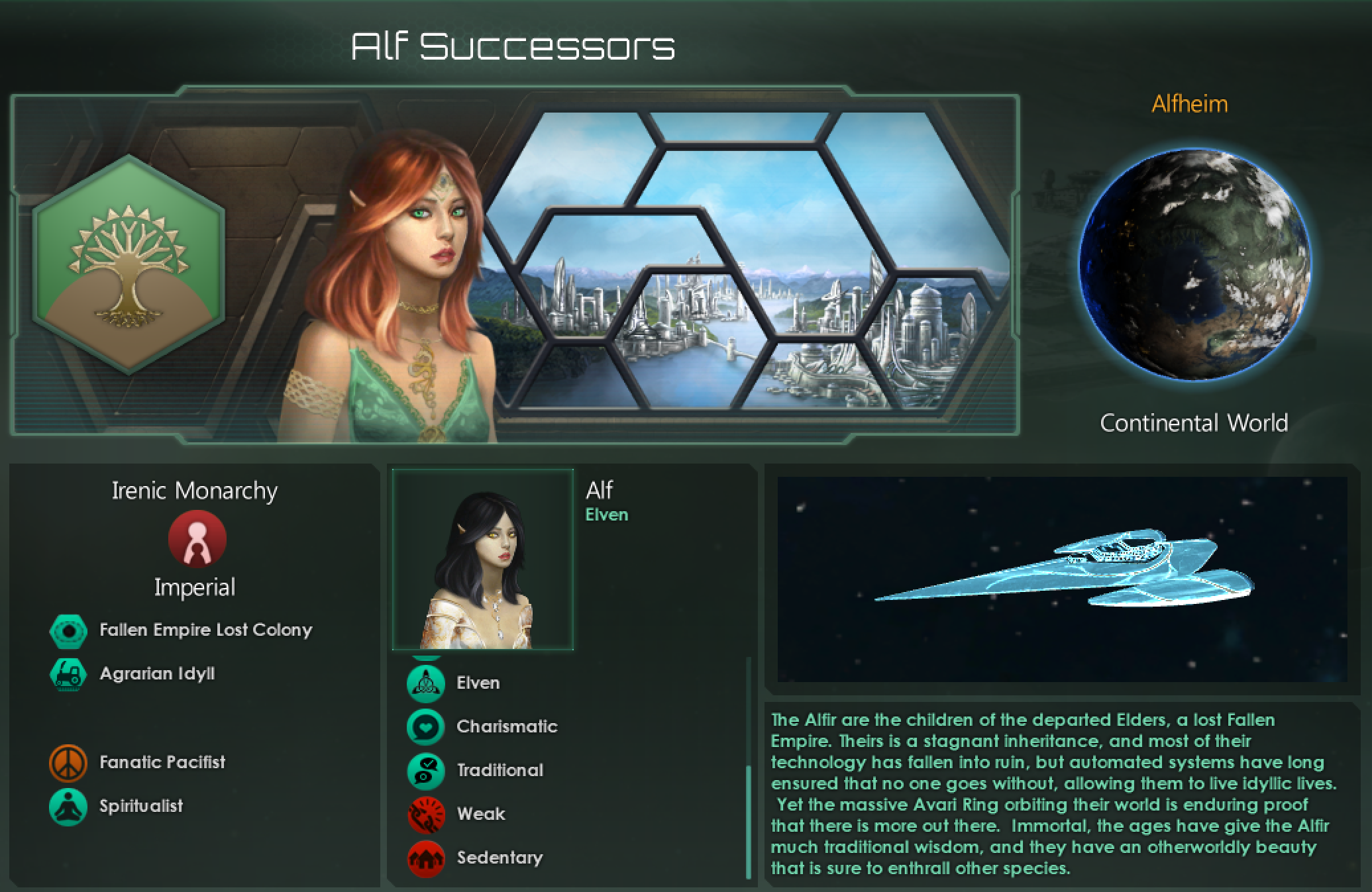Select the Fallen Empire Lost Colony civic icon
The height and width of the screenshot is (892, 1372).
69,630
